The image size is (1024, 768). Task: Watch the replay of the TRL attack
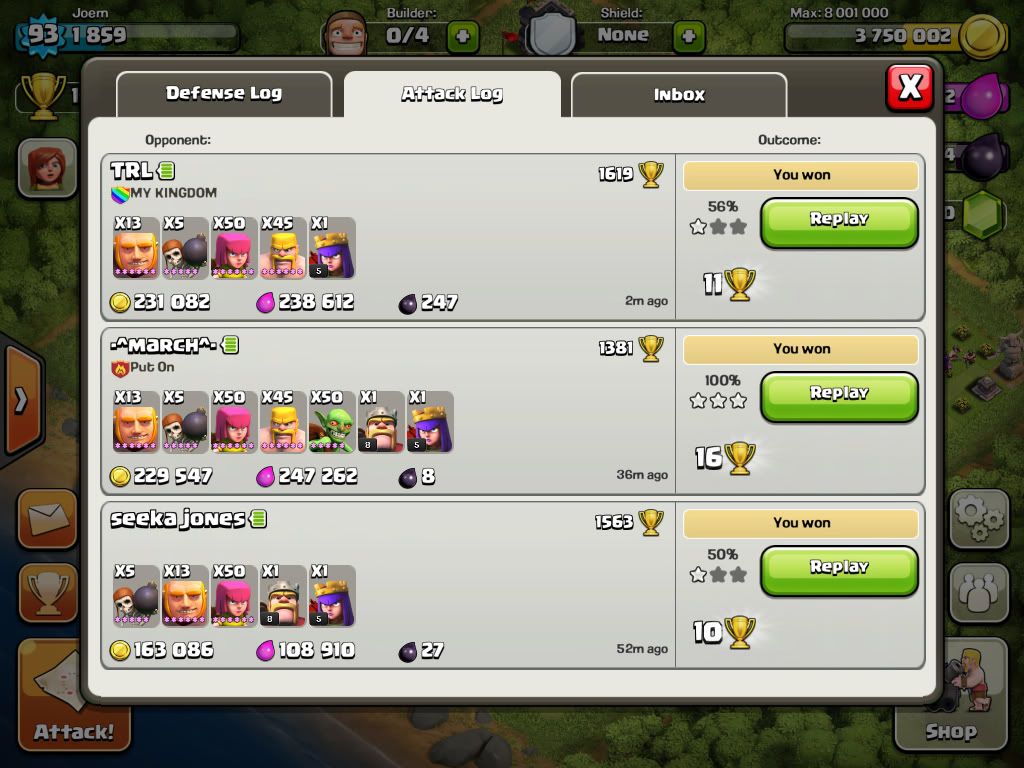click(x=839, y=221)
